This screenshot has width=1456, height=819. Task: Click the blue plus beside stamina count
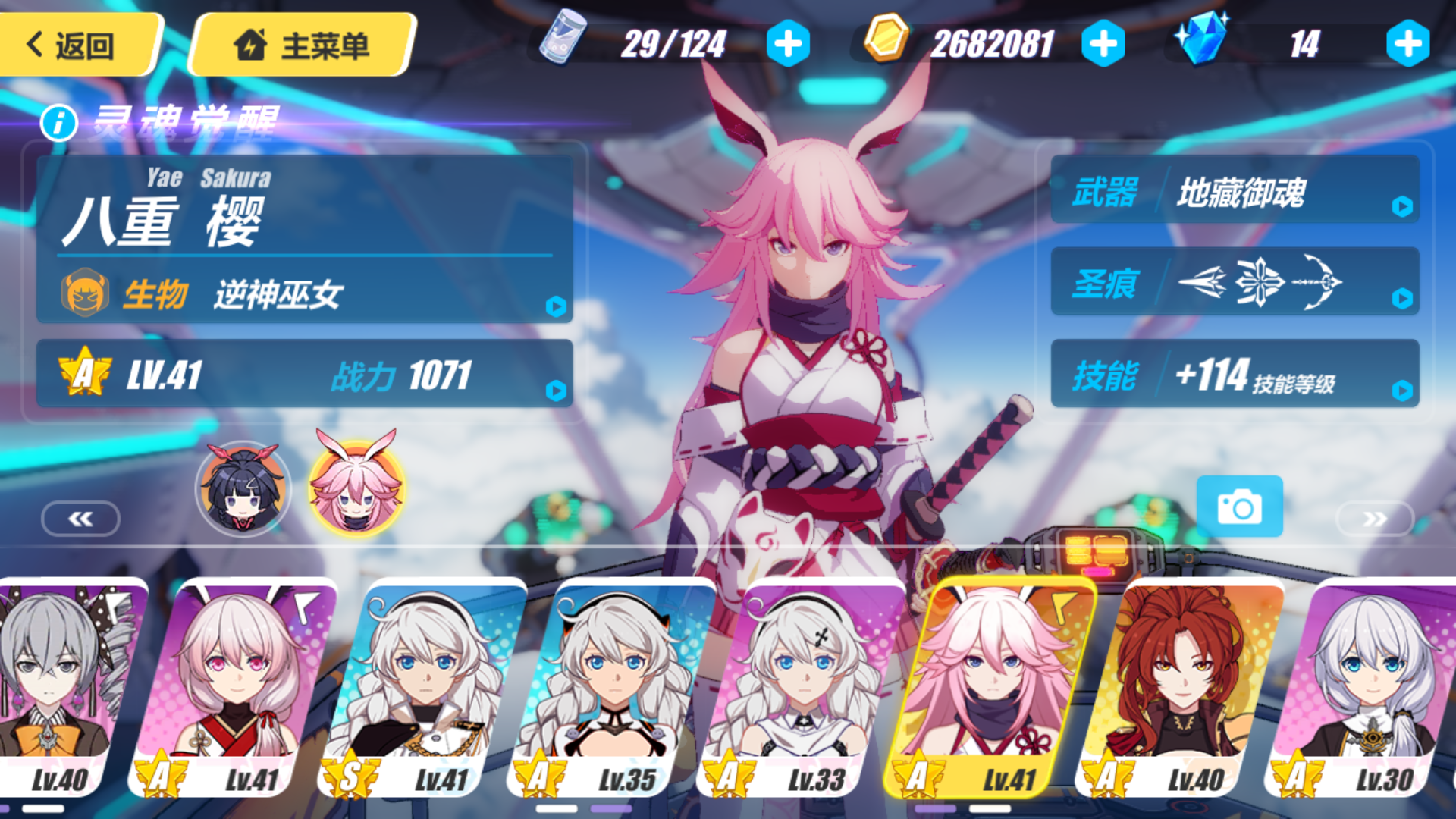pos(789,43)
